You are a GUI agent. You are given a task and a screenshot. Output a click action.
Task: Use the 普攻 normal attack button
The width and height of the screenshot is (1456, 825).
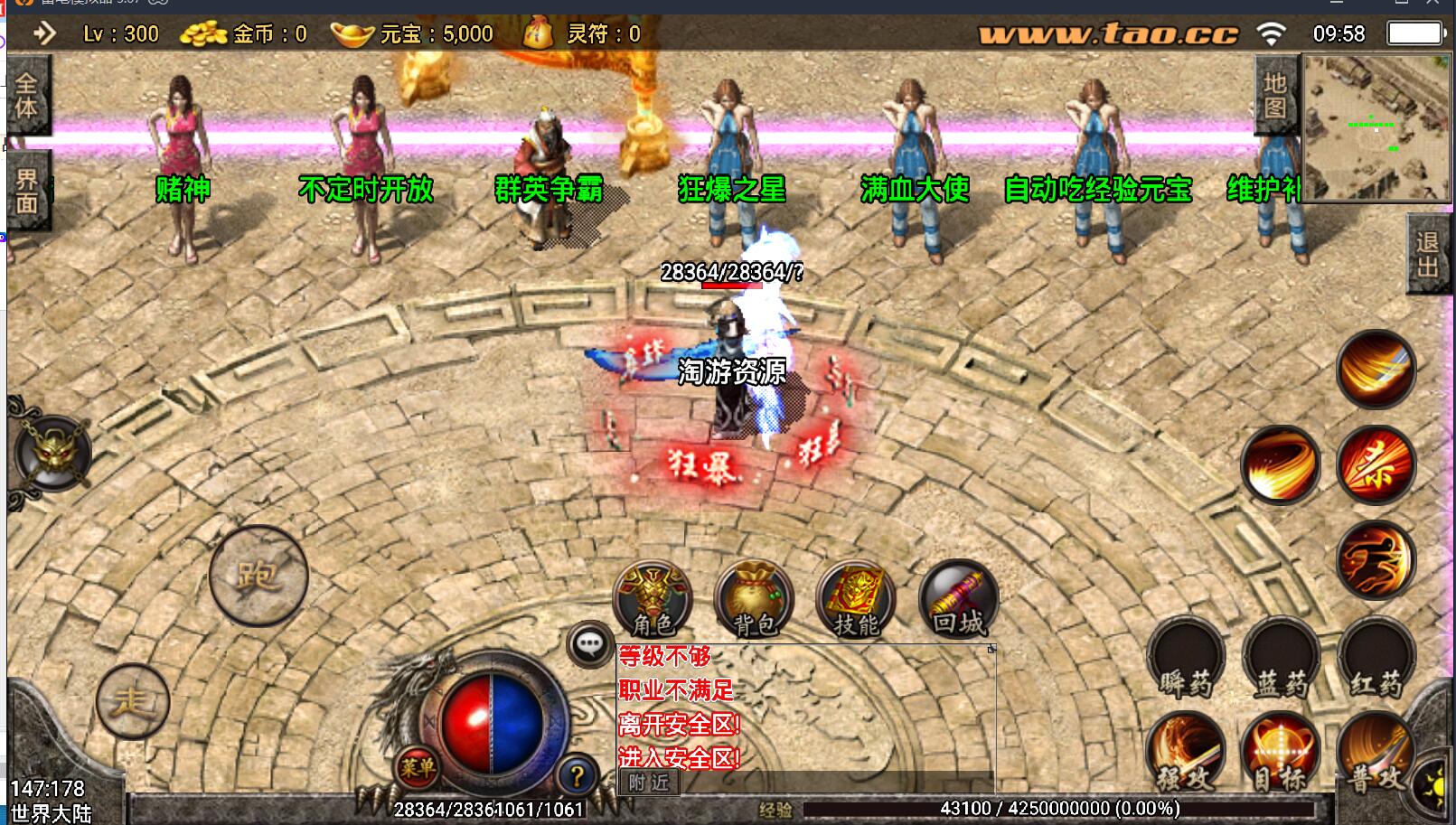point(1374,755)
